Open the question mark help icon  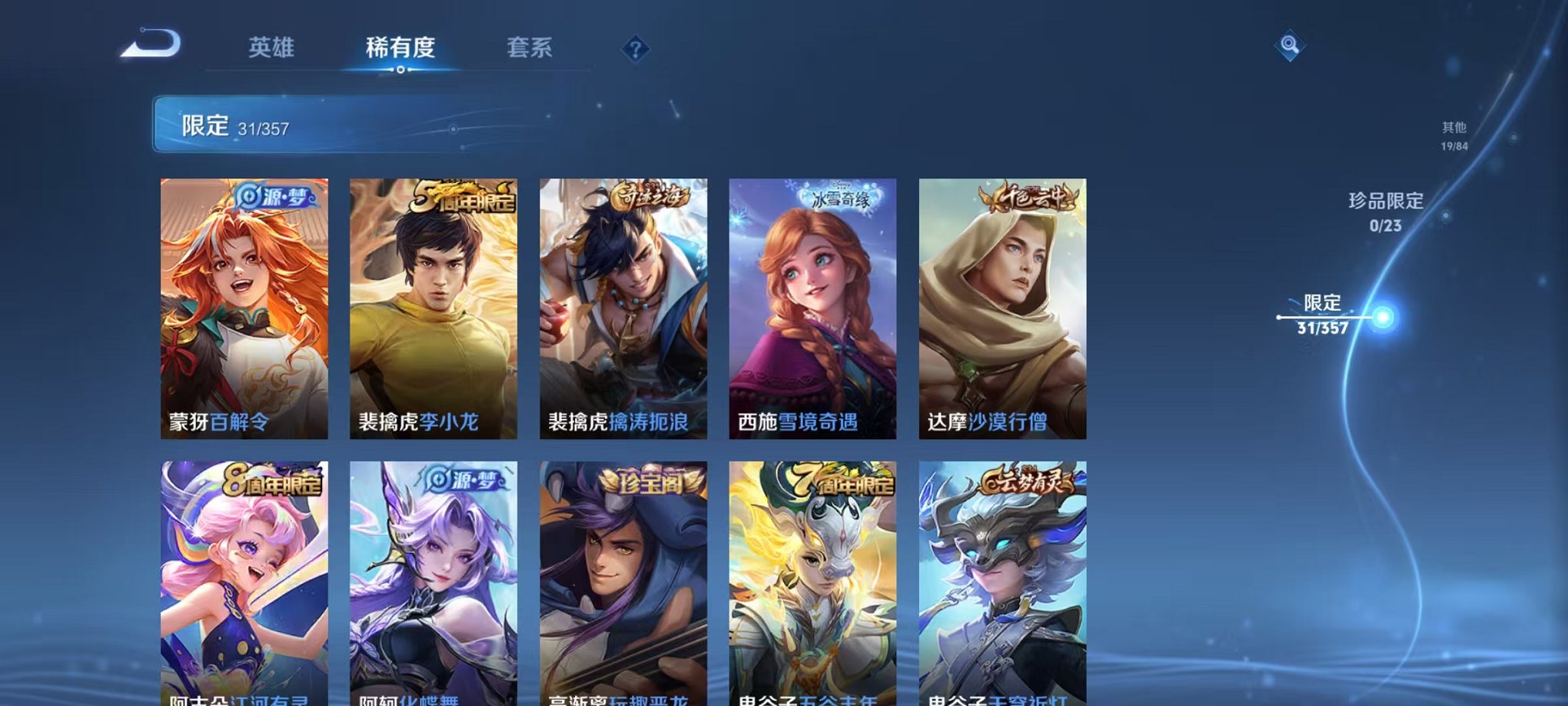click(x=635, y=50)
